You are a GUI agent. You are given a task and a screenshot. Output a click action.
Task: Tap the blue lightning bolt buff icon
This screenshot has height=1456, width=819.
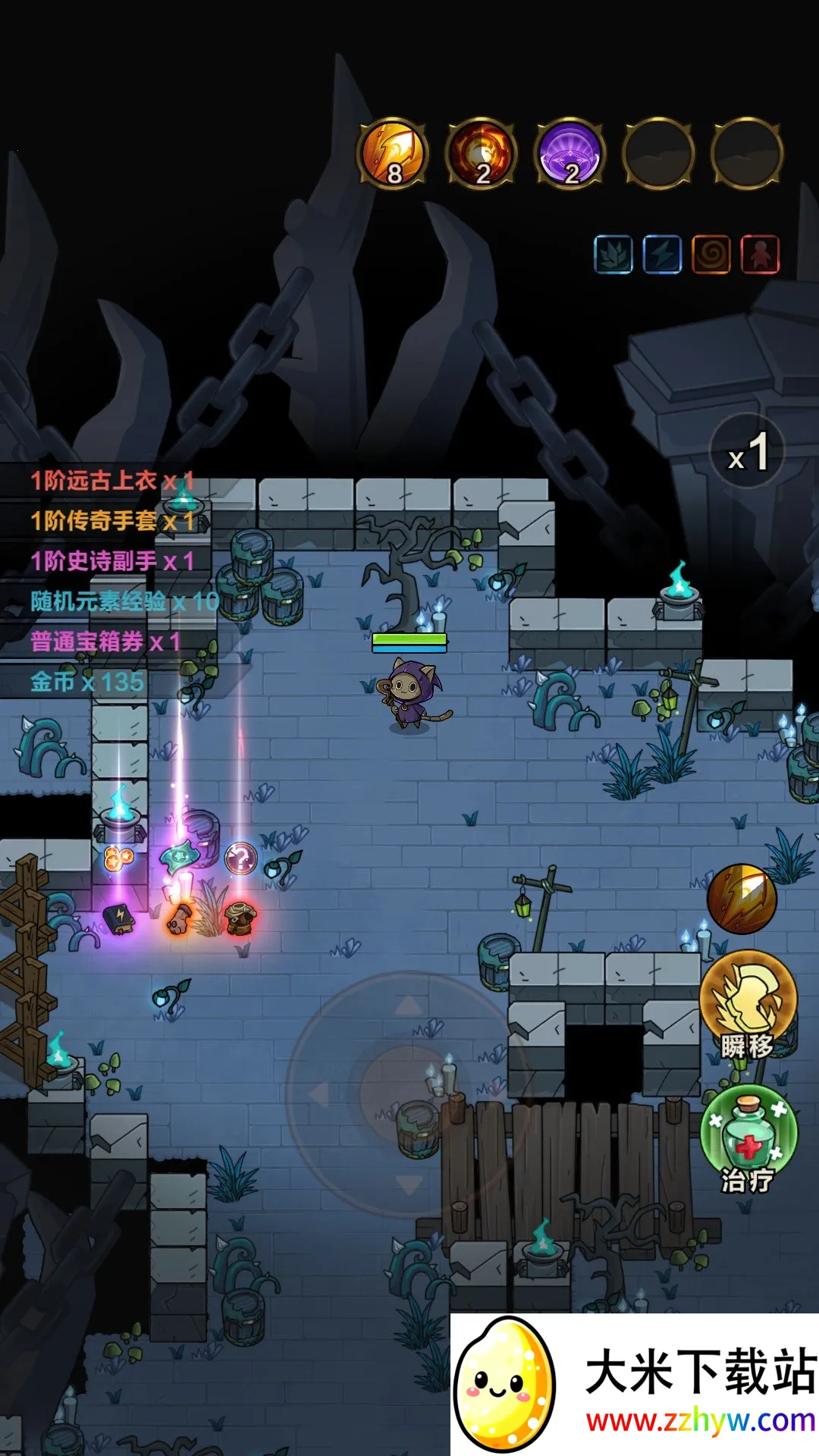(x=662, y=254)
